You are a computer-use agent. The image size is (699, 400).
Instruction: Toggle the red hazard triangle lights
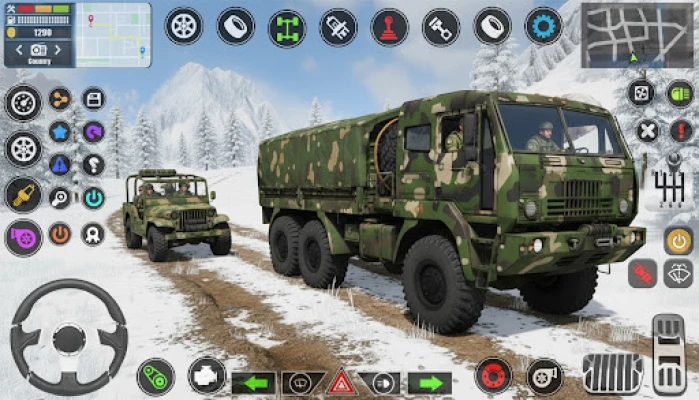(342, 382)
